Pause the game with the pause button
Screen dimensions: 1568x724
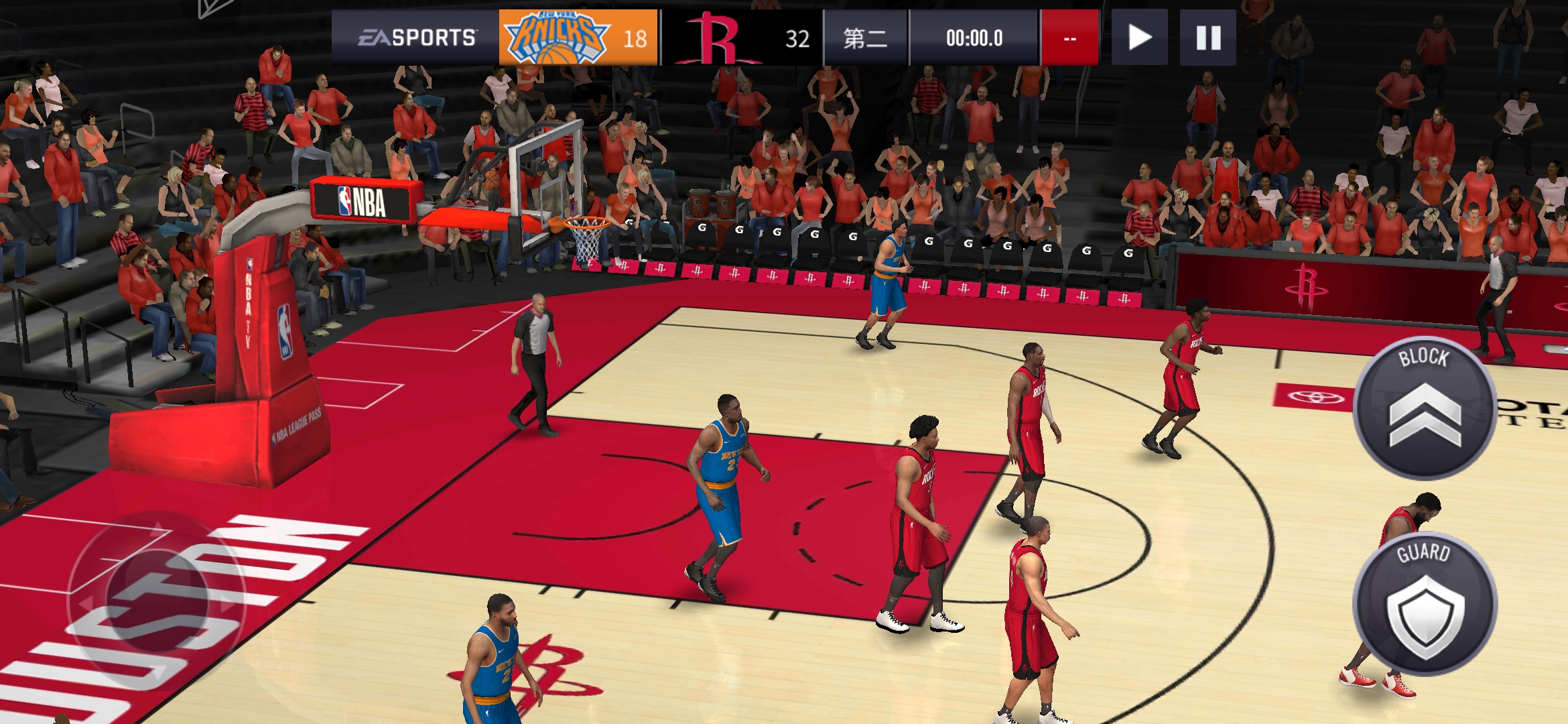[x=1208, y=38]
